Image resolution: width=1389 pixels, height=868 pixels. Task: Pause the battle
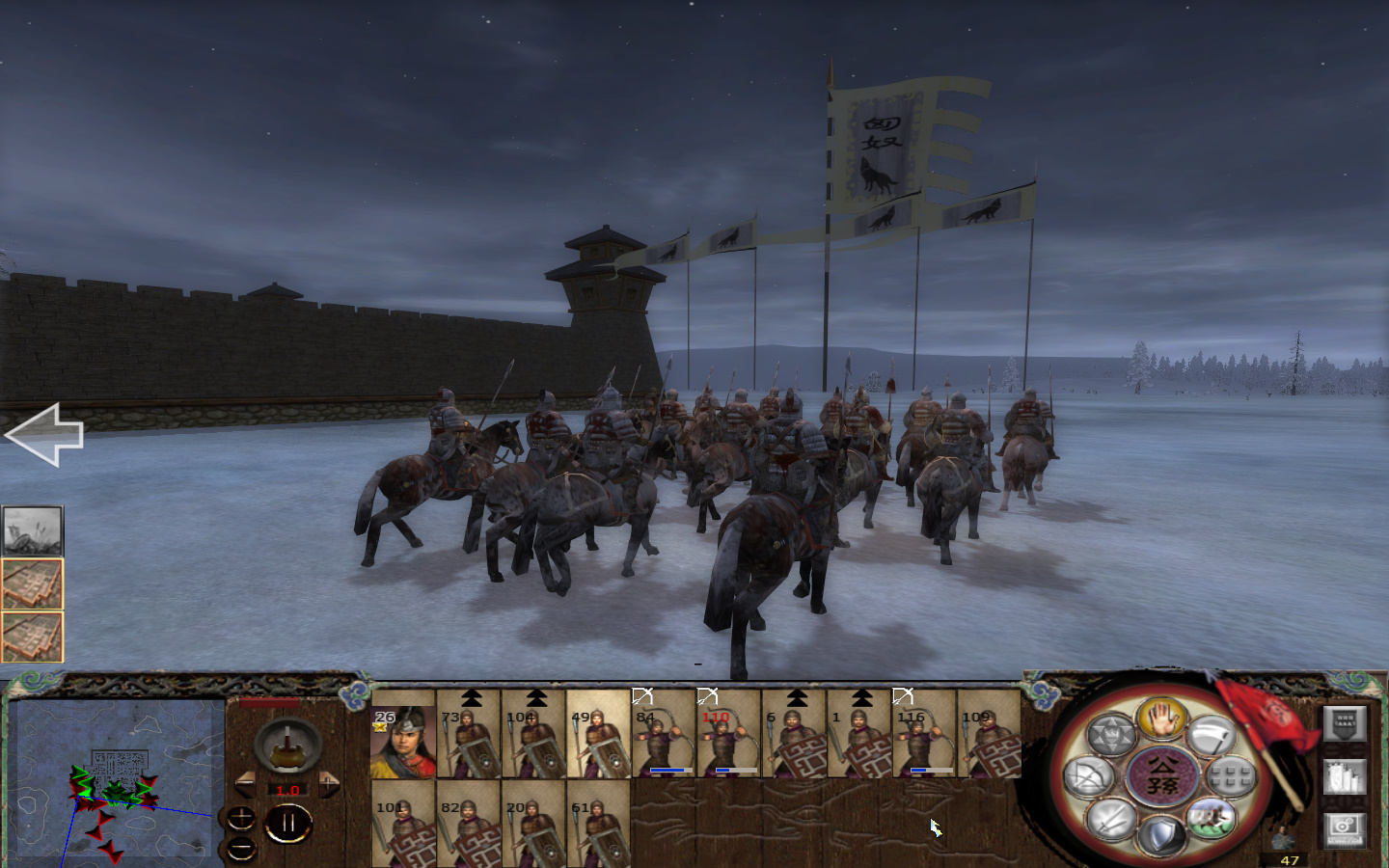click(x=289, y=823)
